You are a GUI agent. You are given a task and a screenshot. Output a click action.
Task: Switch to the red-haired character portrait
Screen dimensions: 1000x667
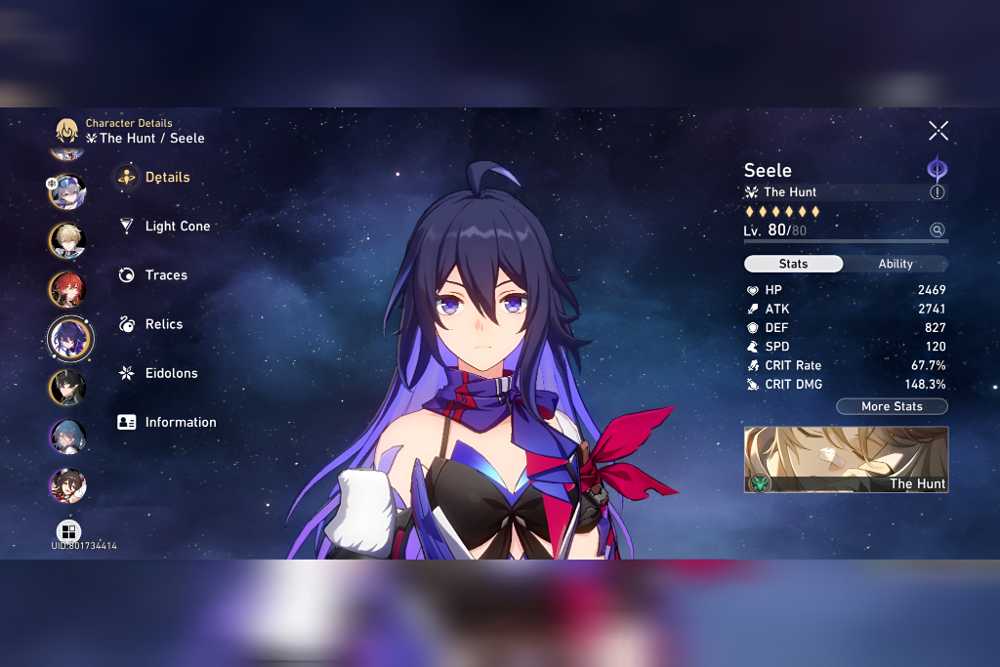tap(68, 289)
